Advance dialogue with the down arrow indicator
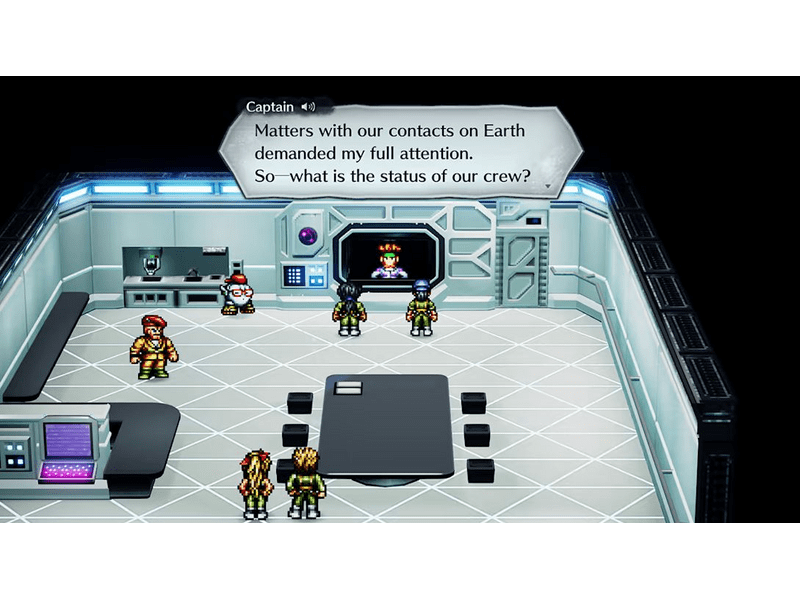The width and height of the screenshot is (800, 600). 546,187
